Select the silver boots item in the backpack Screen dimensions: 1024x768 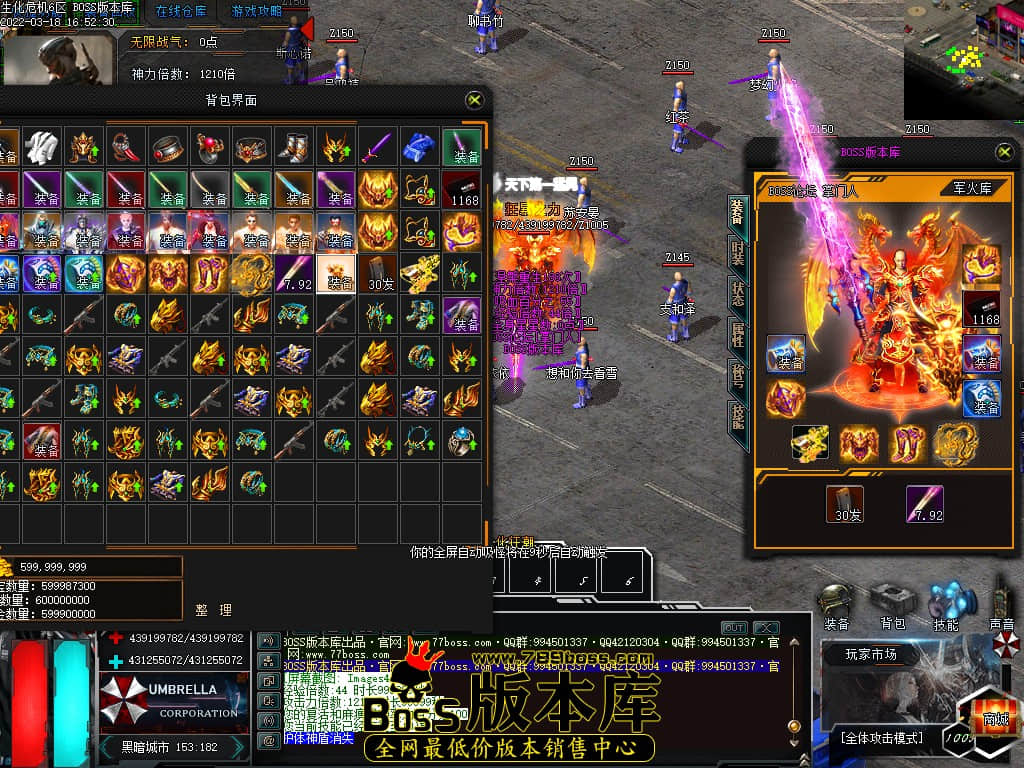pyautogui.click(x=293, y=147)
